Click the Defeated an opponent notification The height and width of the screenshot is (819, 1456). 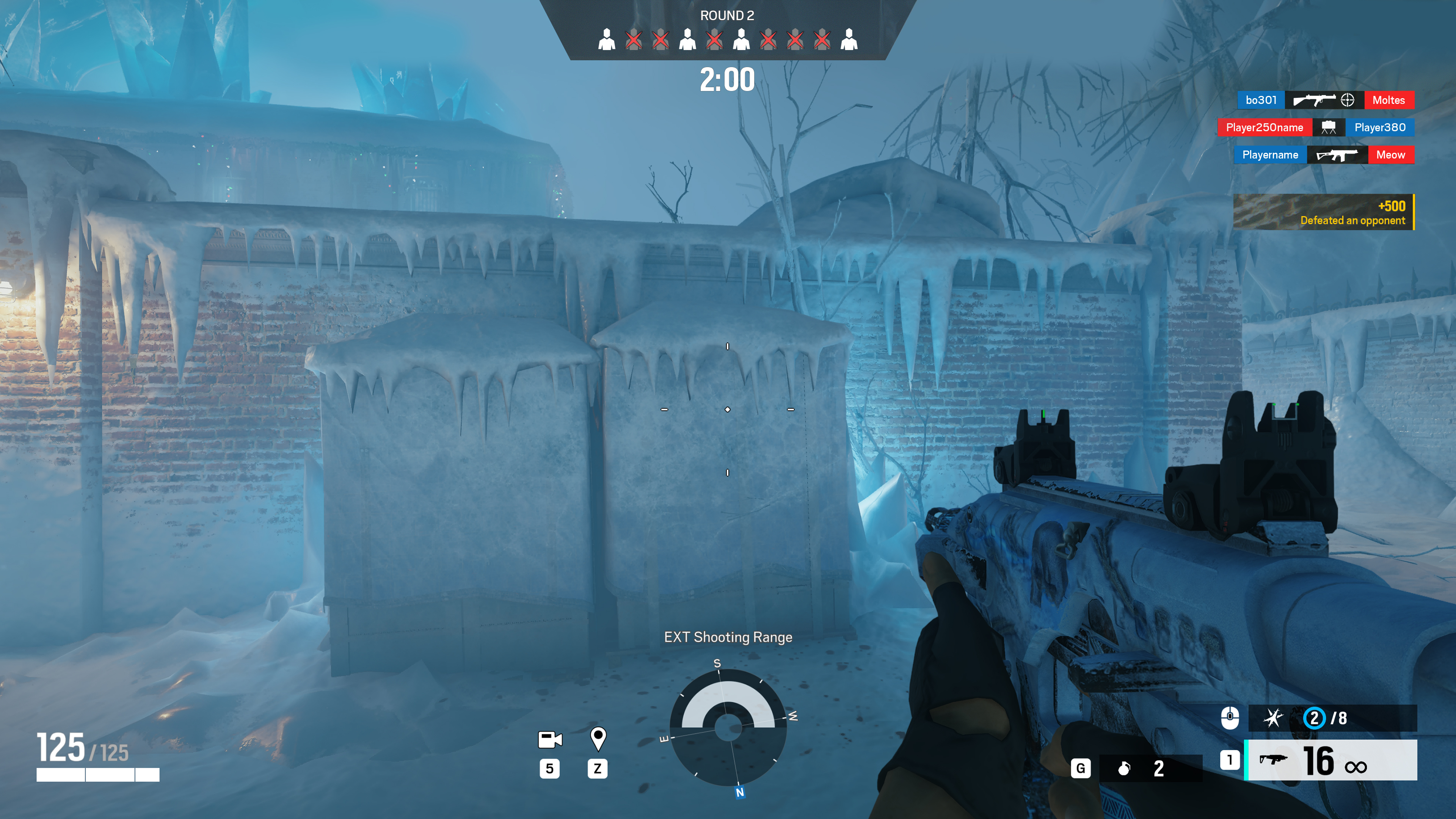[1324, 212]
